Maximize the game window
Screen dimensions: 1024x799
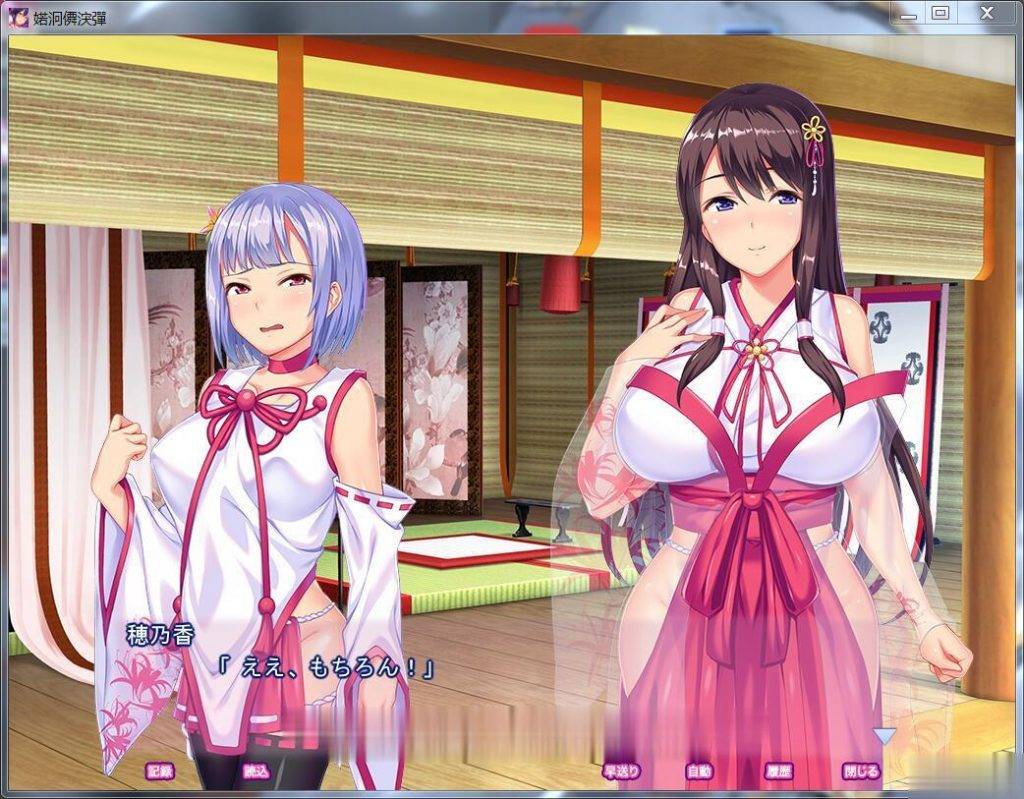(x=939, y=13)
